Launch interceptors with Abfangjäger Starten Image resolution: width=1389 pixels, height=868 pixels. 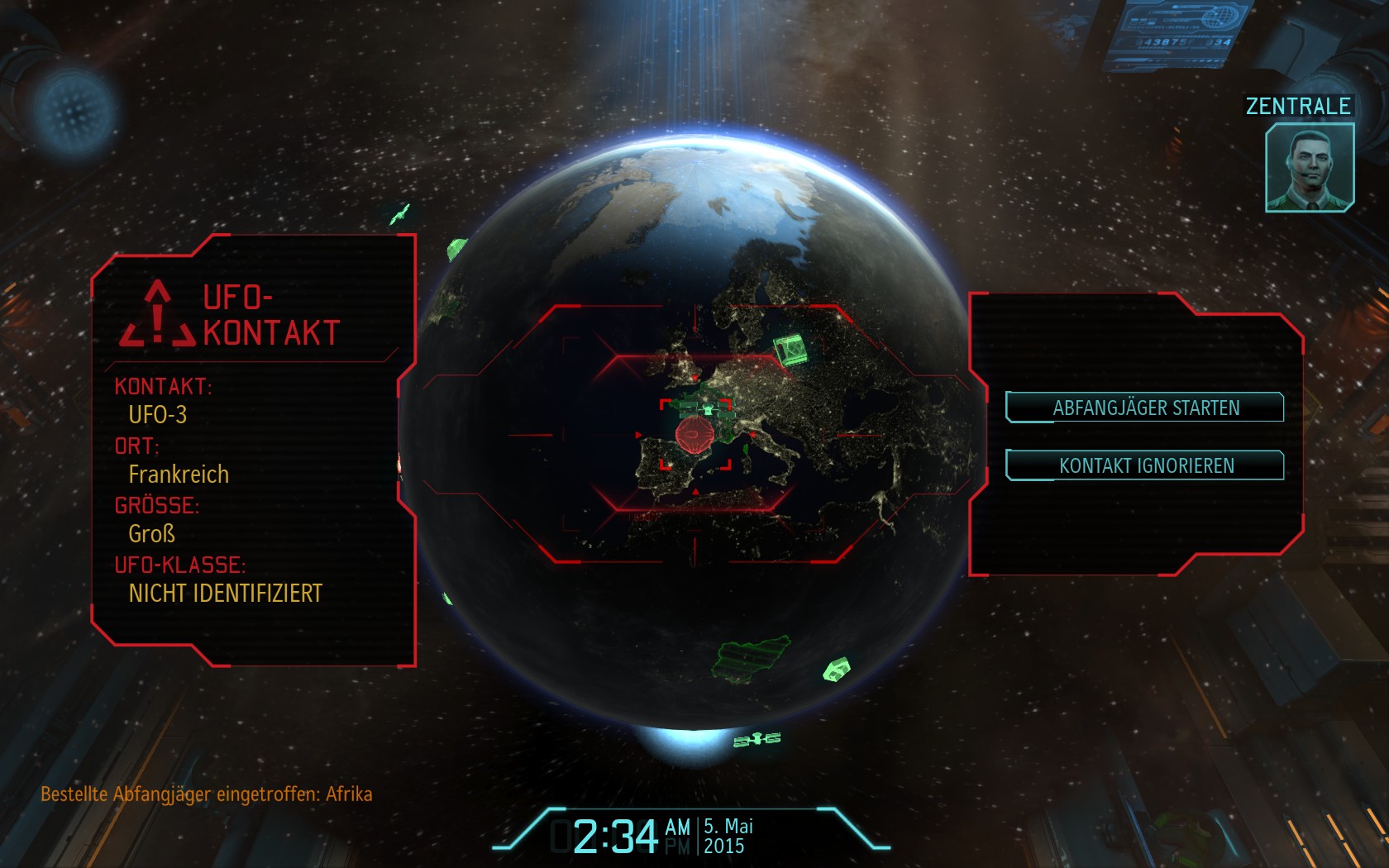[x=1145, y=408]
